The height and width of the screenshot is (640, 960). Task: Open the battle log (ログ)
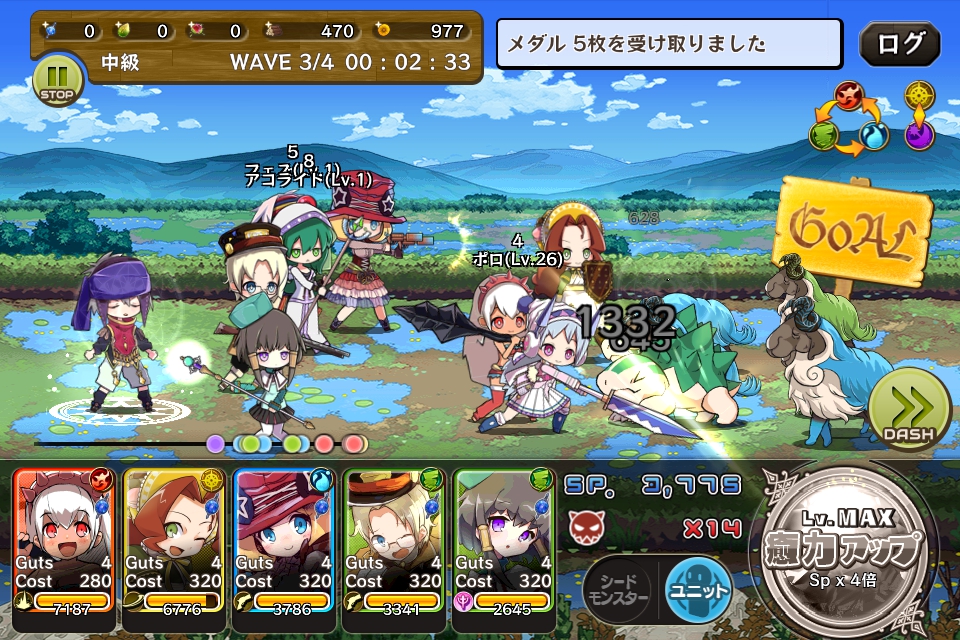tap(899, 44)
